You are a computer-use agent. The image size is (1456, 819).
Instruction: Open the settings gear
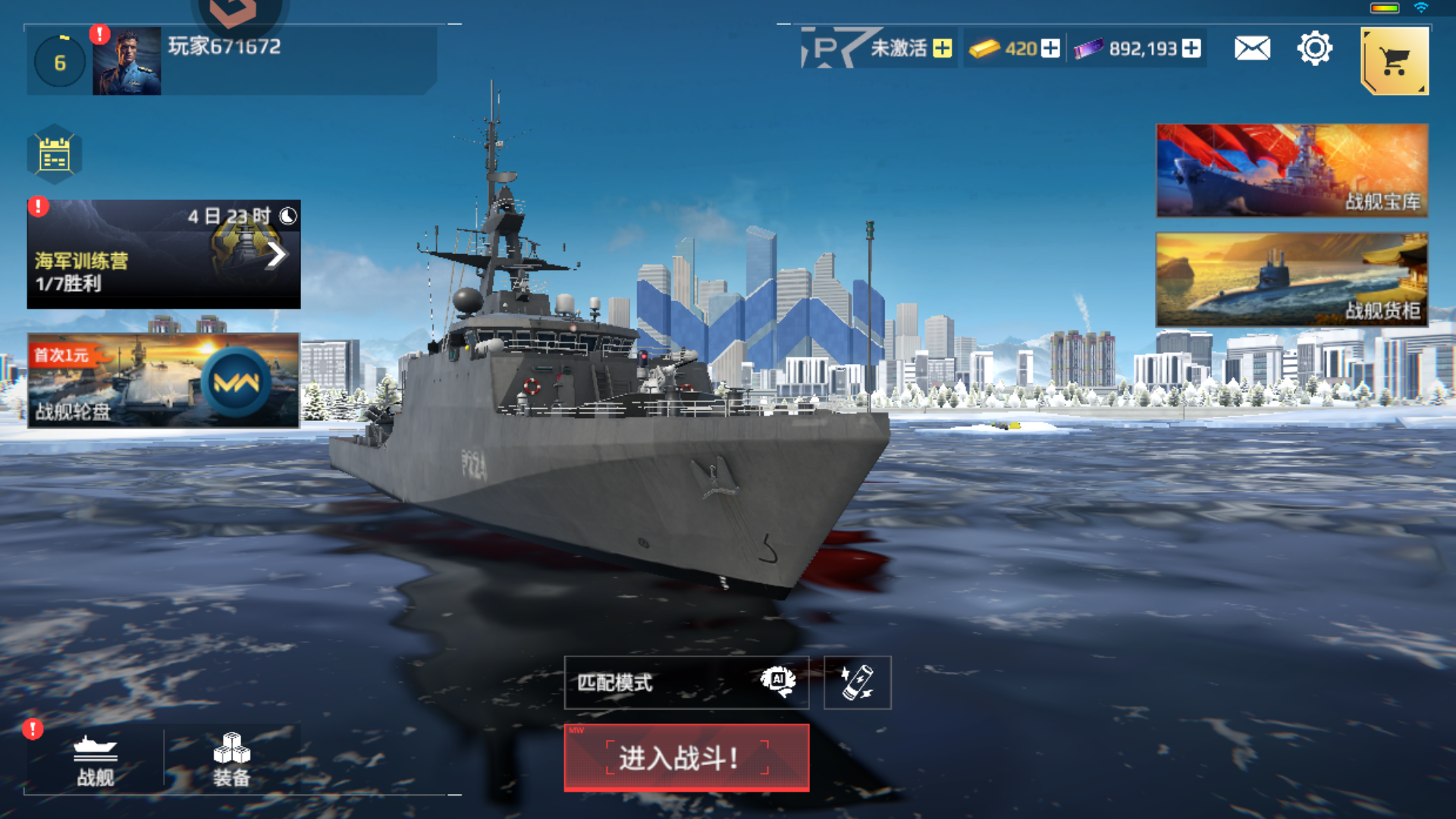point(1315,48)
